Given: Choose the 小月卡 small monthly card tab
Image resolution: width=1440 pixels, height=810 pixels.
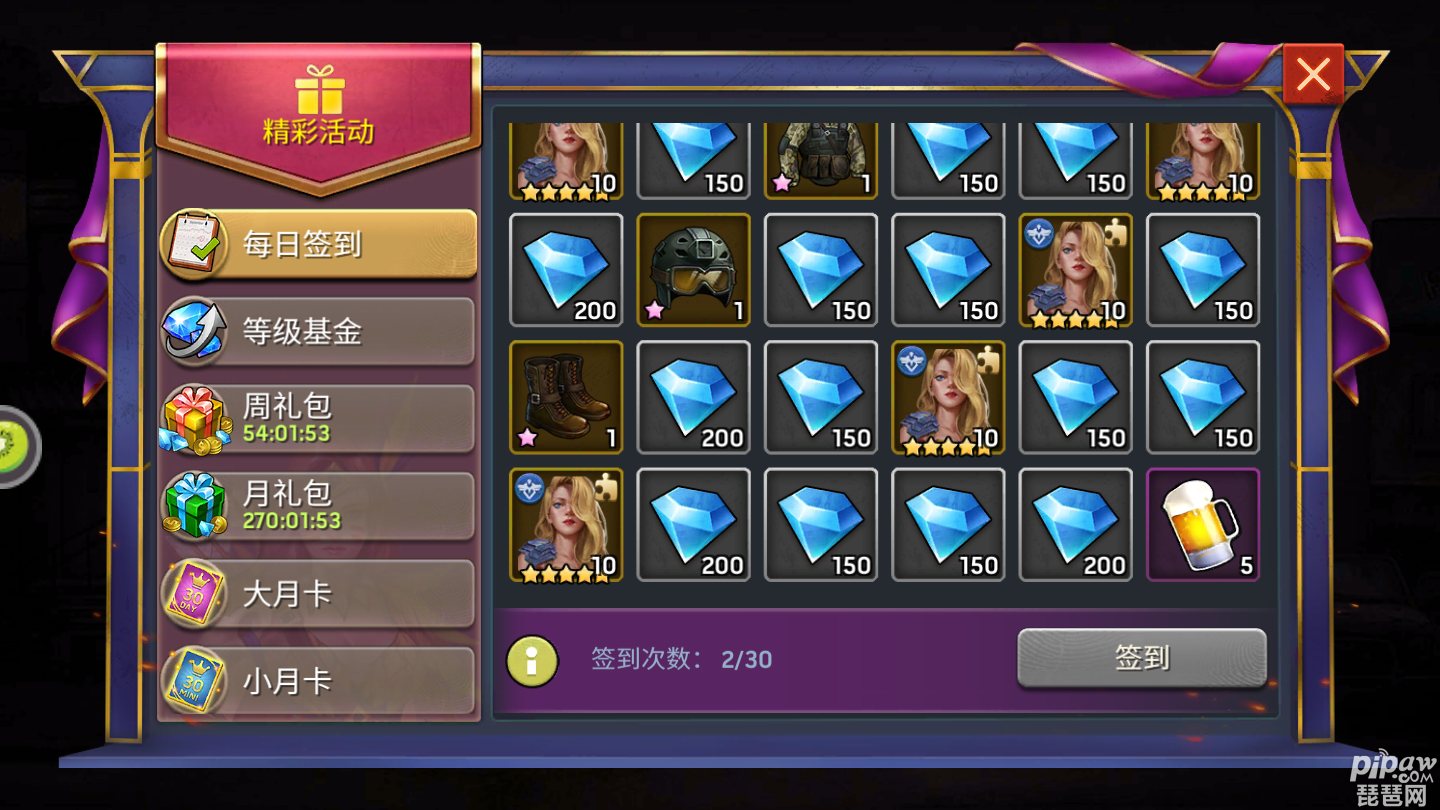Looking at the screenshot, I should (318, 681).
